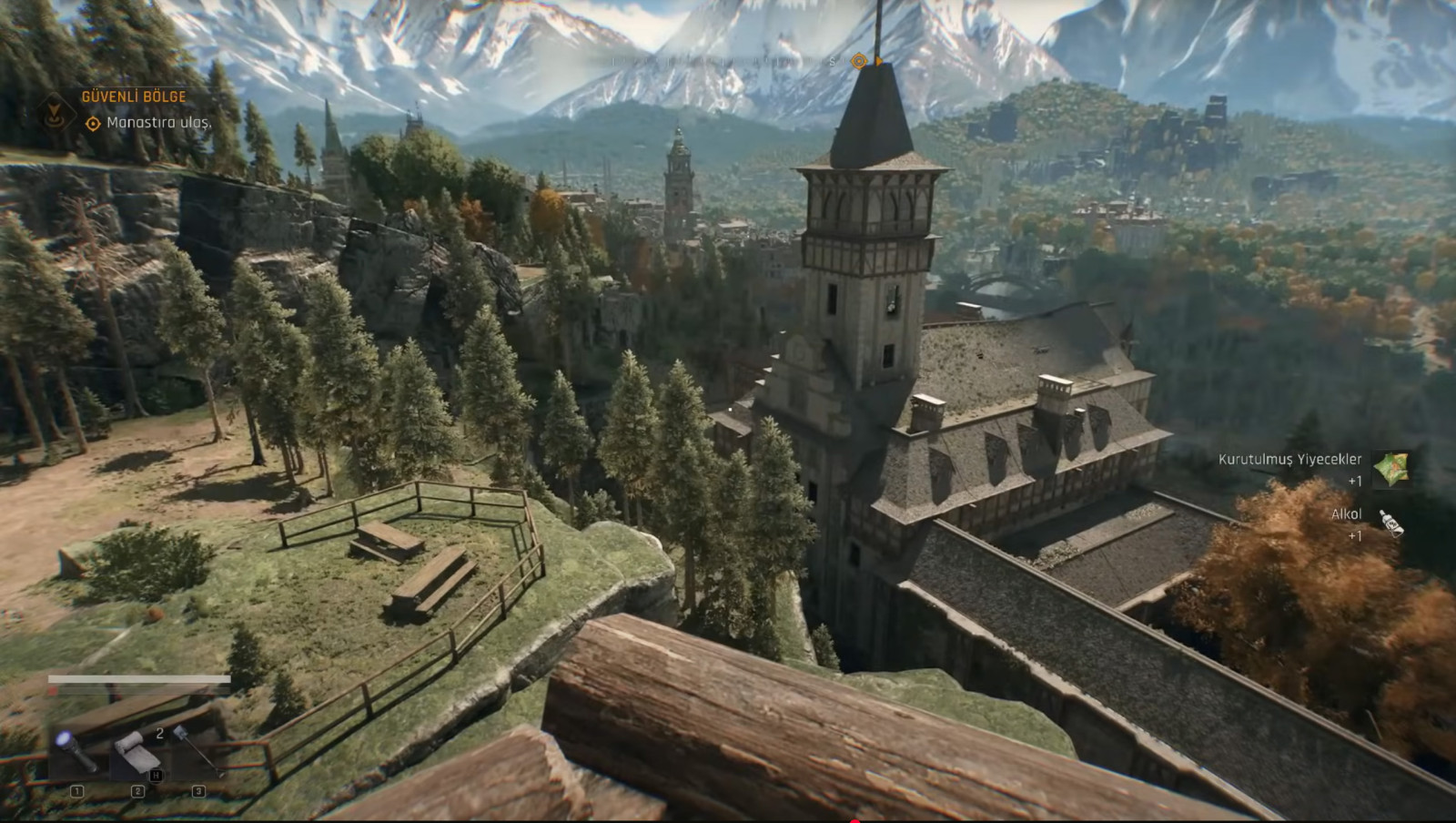Click the orange objective marker on compass

tap(858, 61)
